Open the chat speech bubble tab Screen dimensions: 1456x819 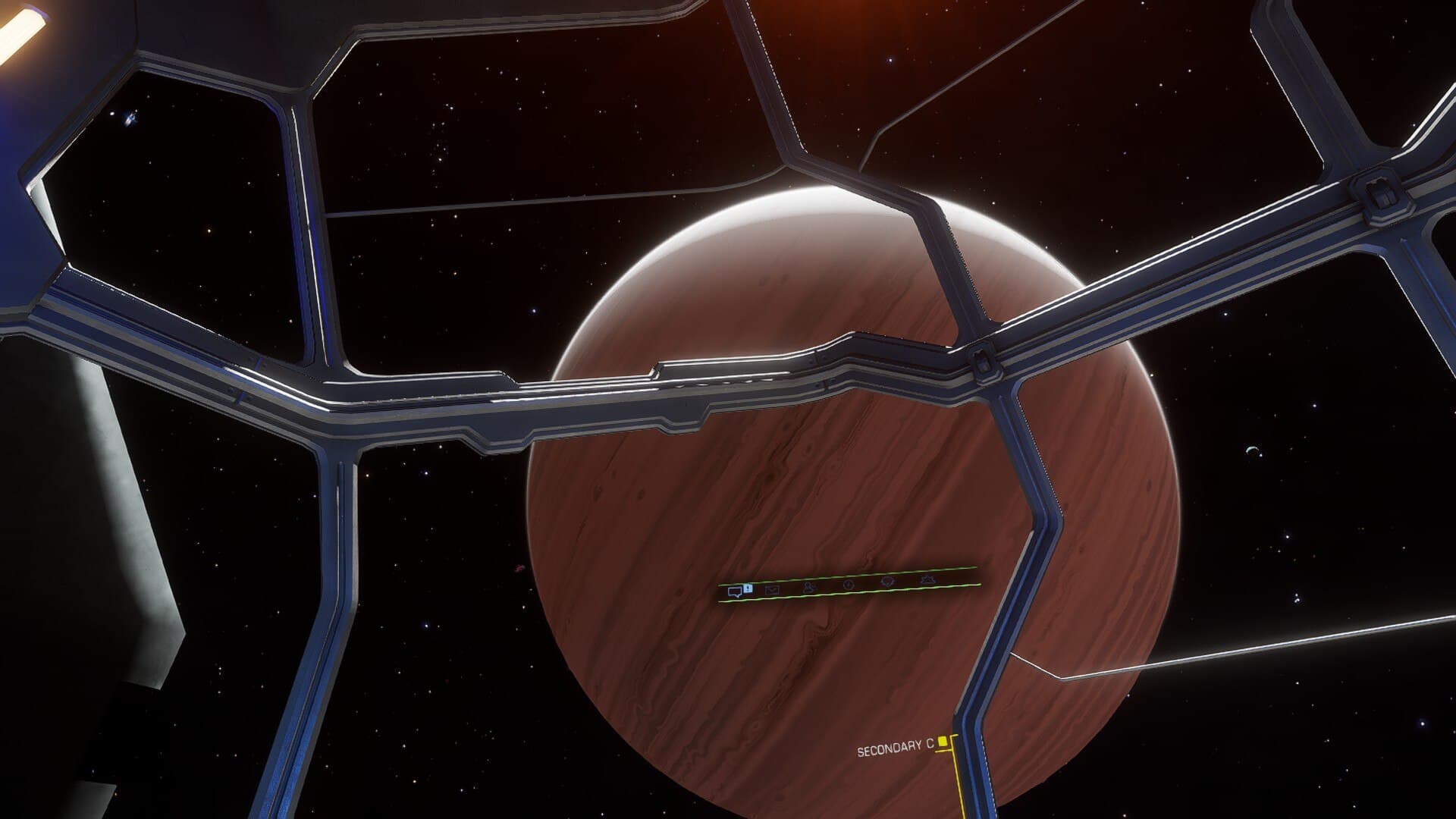[734, 592]
